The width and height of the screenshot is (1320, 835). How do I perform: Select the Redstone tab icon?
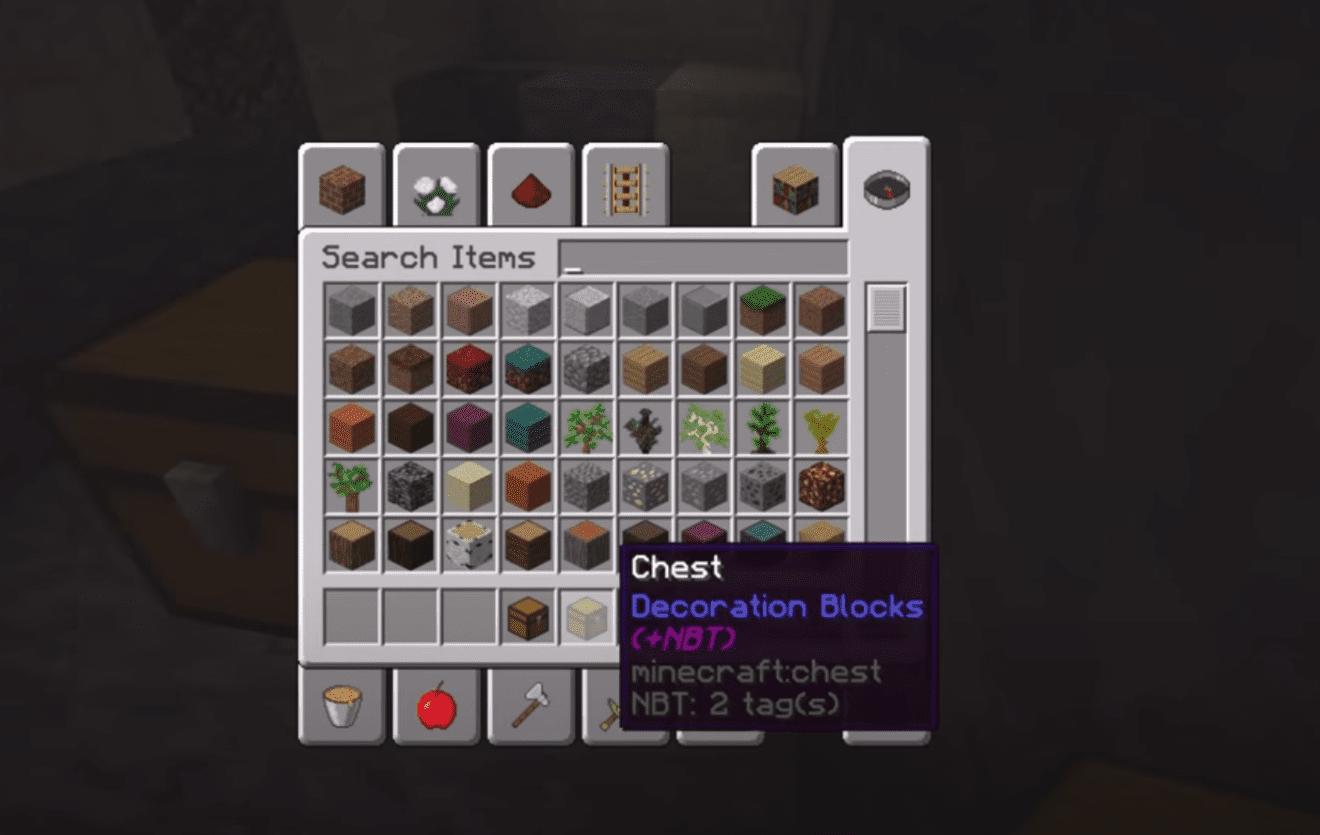(530, 188)
